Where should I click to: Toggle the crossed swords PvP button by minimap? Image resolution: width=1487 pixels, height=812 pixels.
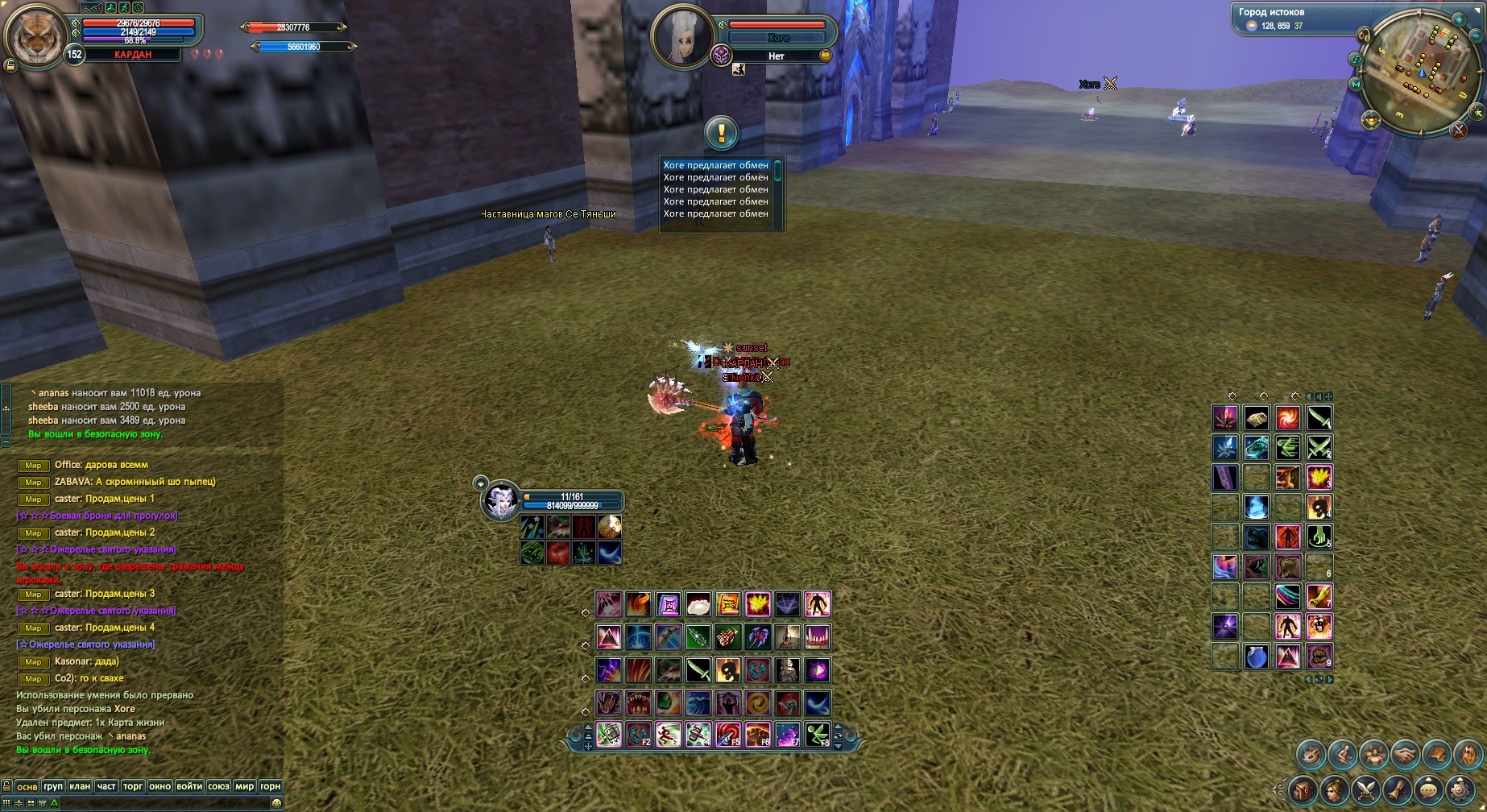click(x=1459, y=130)
